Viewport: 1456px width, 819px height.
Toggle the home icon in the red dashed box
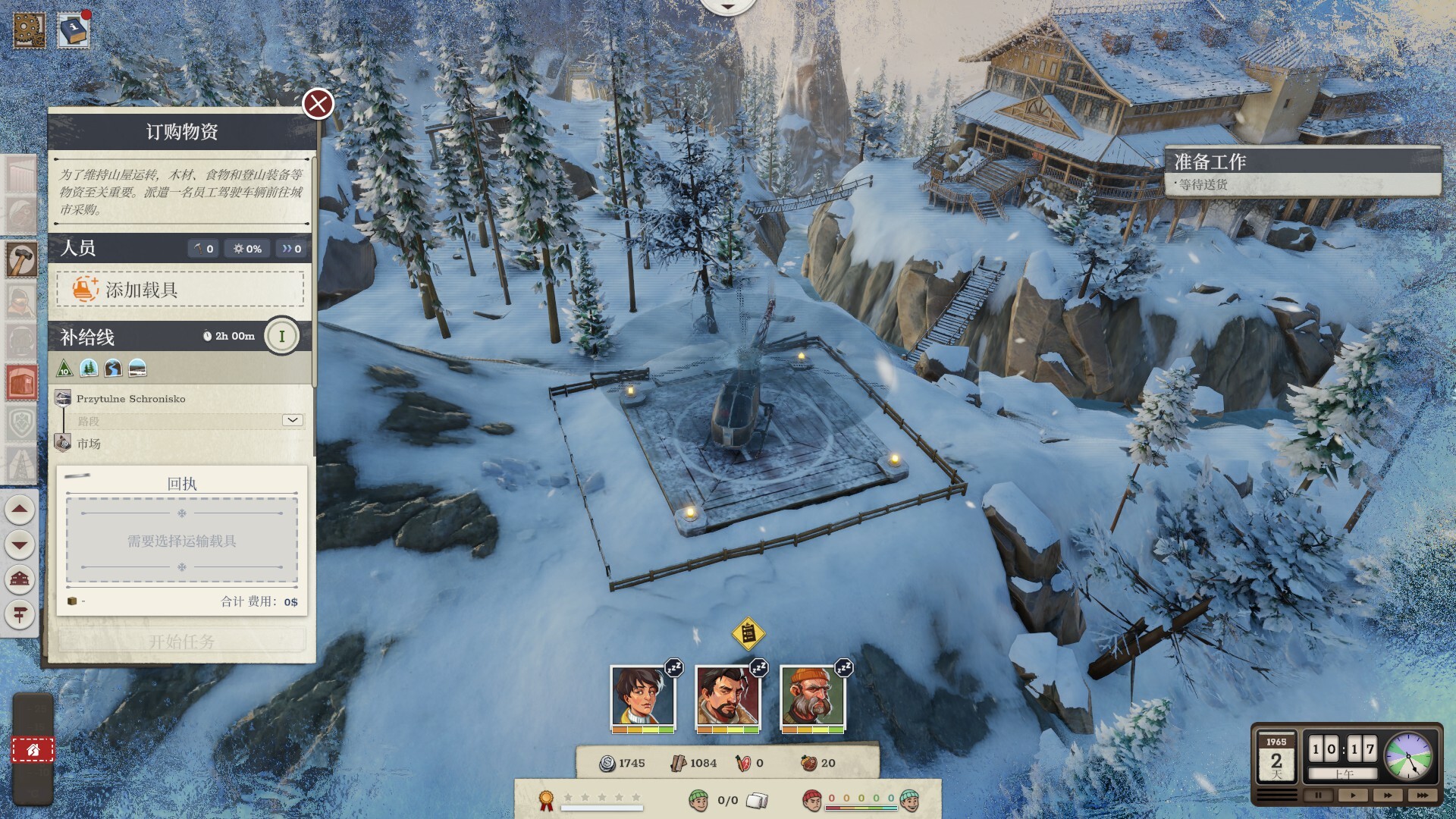31,749
